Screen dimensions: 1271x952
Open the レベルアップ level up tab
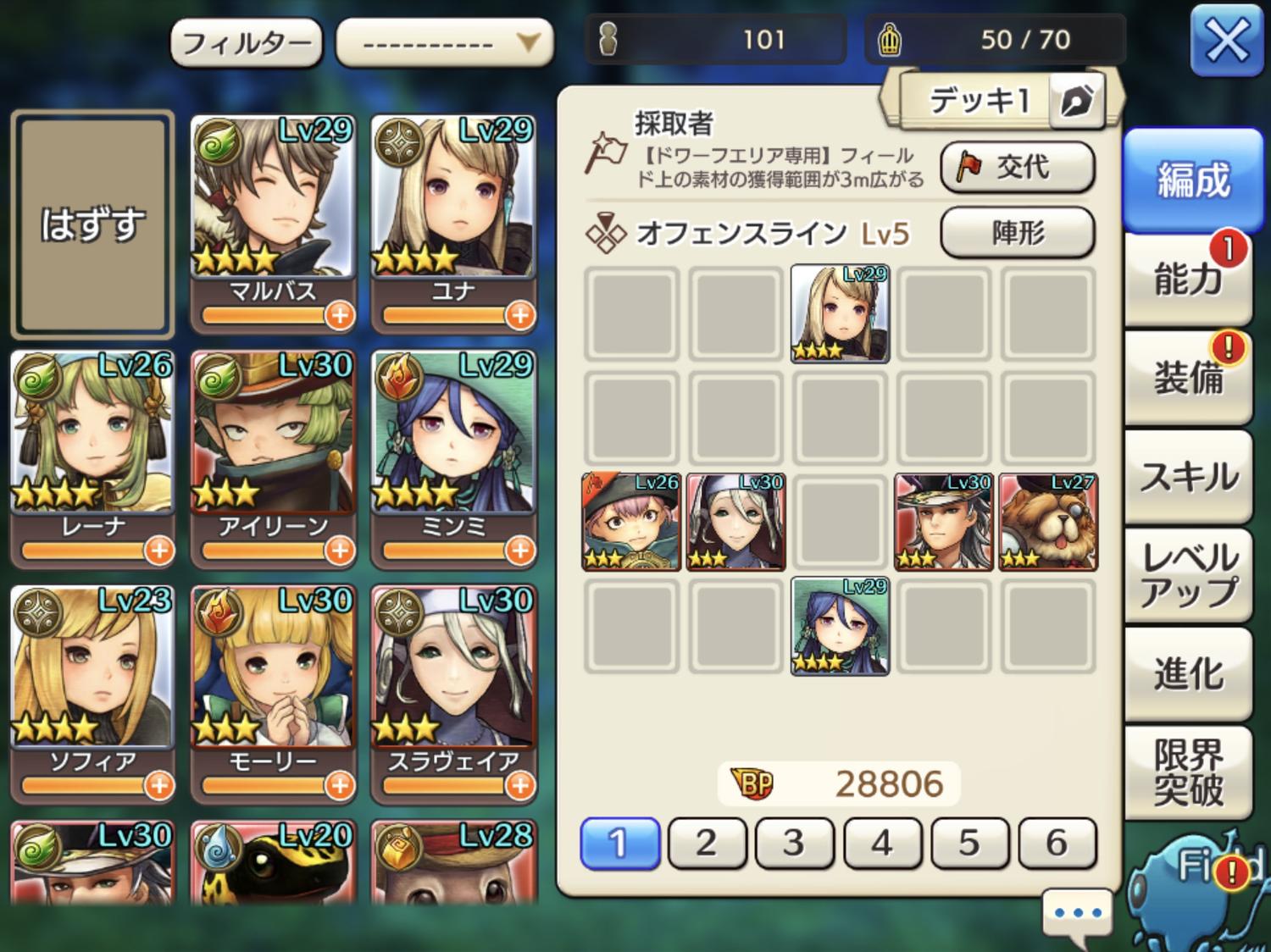pyautogui.click(x=1188, y=575)
